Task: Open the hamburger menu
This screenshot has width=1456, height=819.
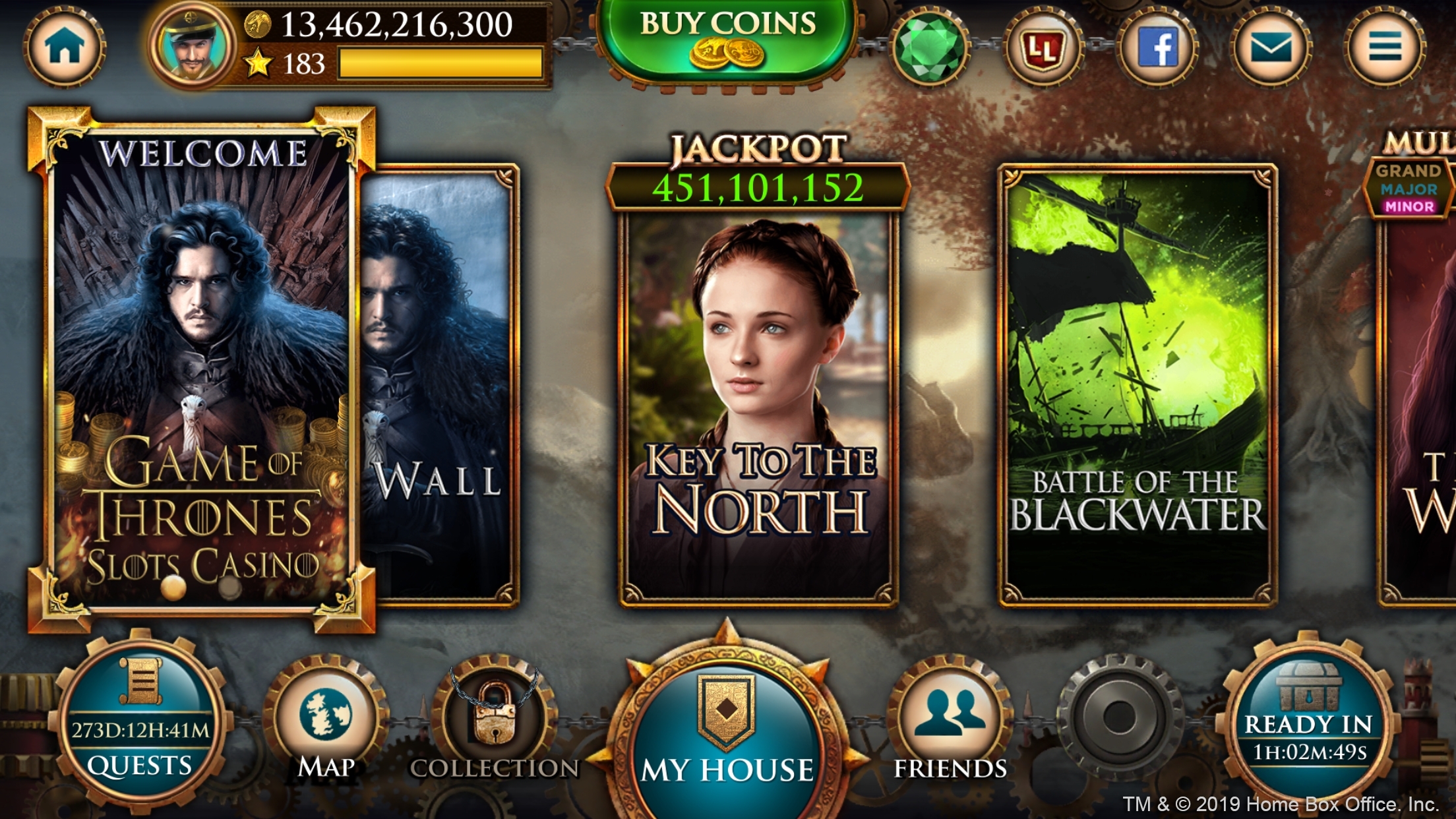Action: pyautogui.click(x=1385, y=47)
